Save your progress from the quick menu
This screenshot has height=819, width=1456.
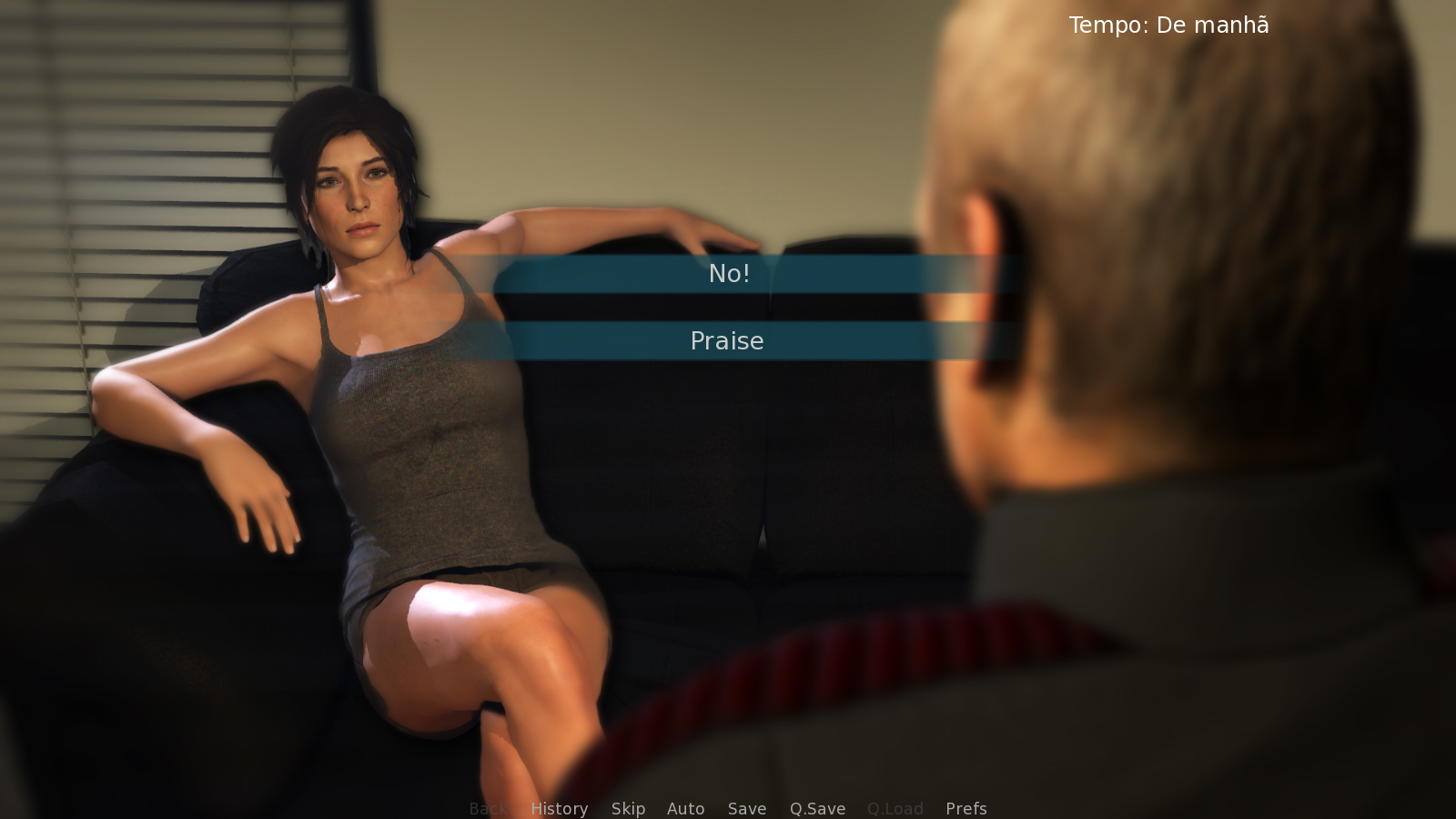pos(746,808)
